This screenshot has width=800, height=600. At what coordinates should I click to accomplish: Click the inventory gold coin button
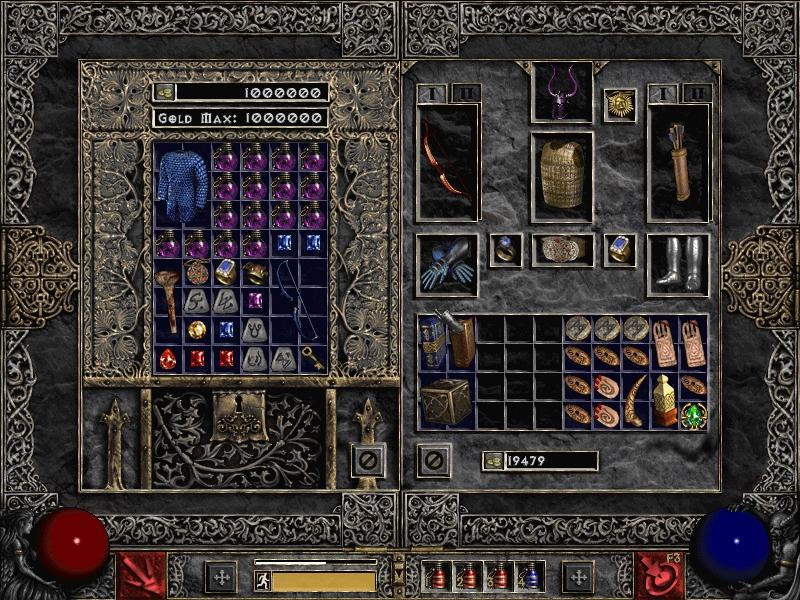click(492, 461)
